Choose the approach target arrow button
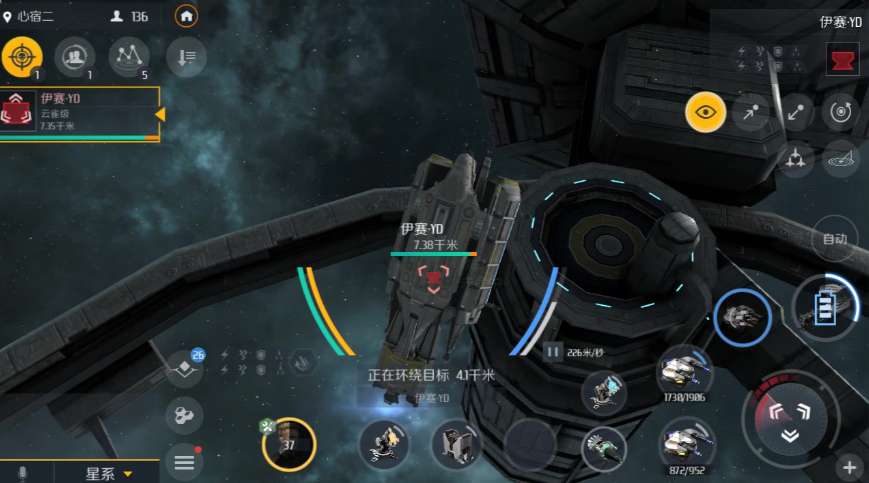869x483 pixels. (750, 112)
